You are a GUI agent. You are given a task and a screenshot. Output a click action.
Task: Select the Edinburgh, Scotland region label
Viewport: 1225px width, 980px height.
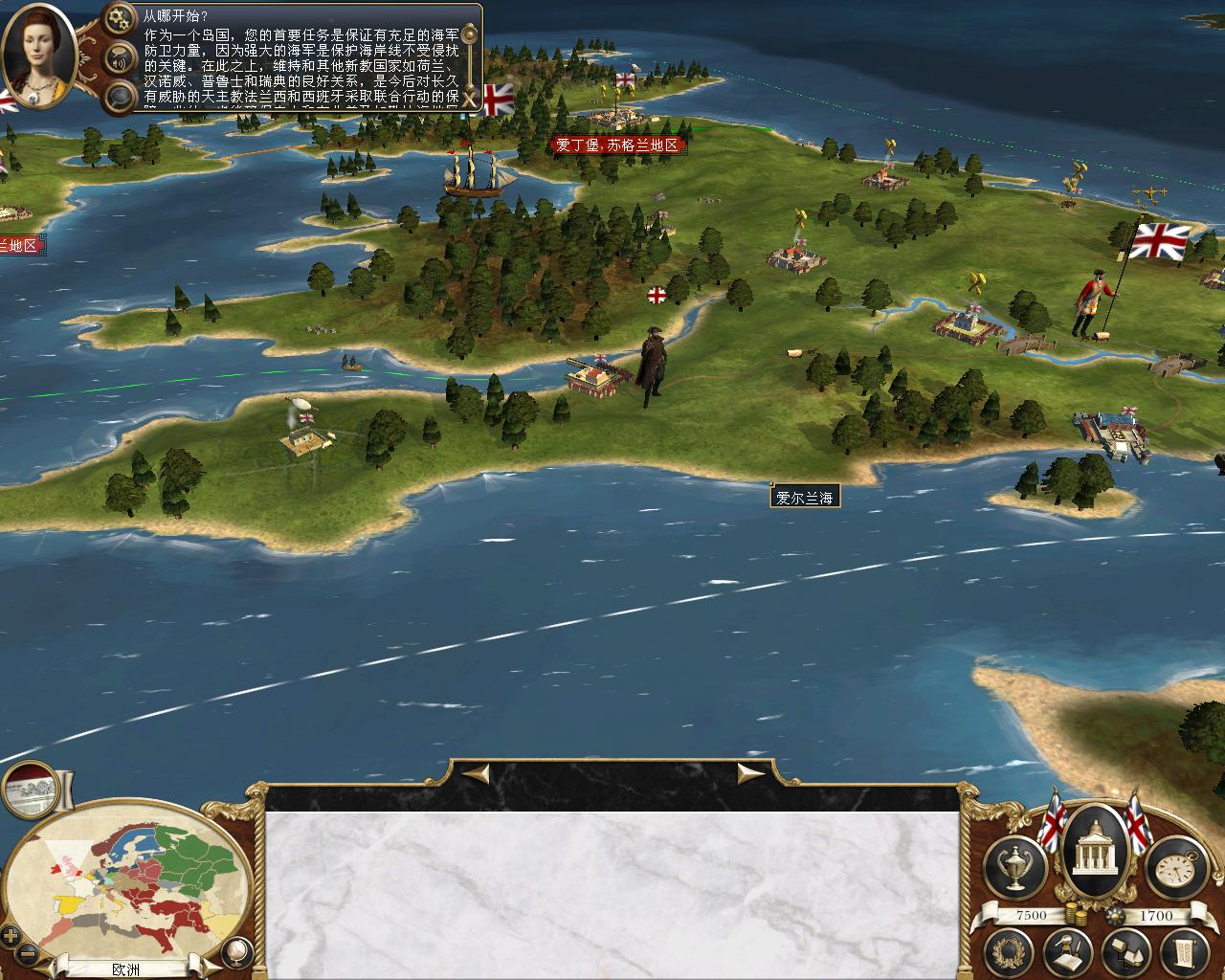pyautogui.click(x=617, y=145)
